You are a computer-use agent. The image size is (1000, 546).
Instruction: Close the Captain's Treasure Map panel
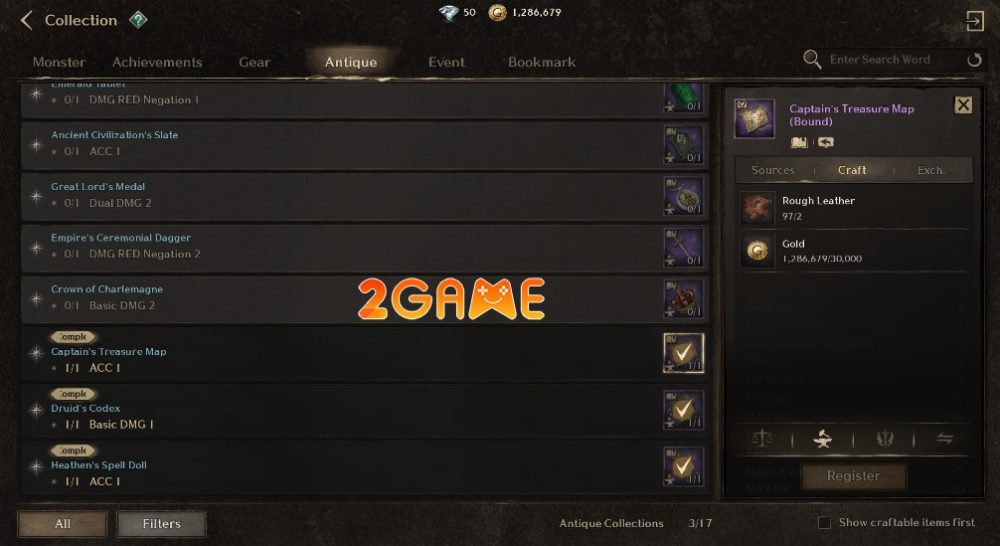pos(963,105)
